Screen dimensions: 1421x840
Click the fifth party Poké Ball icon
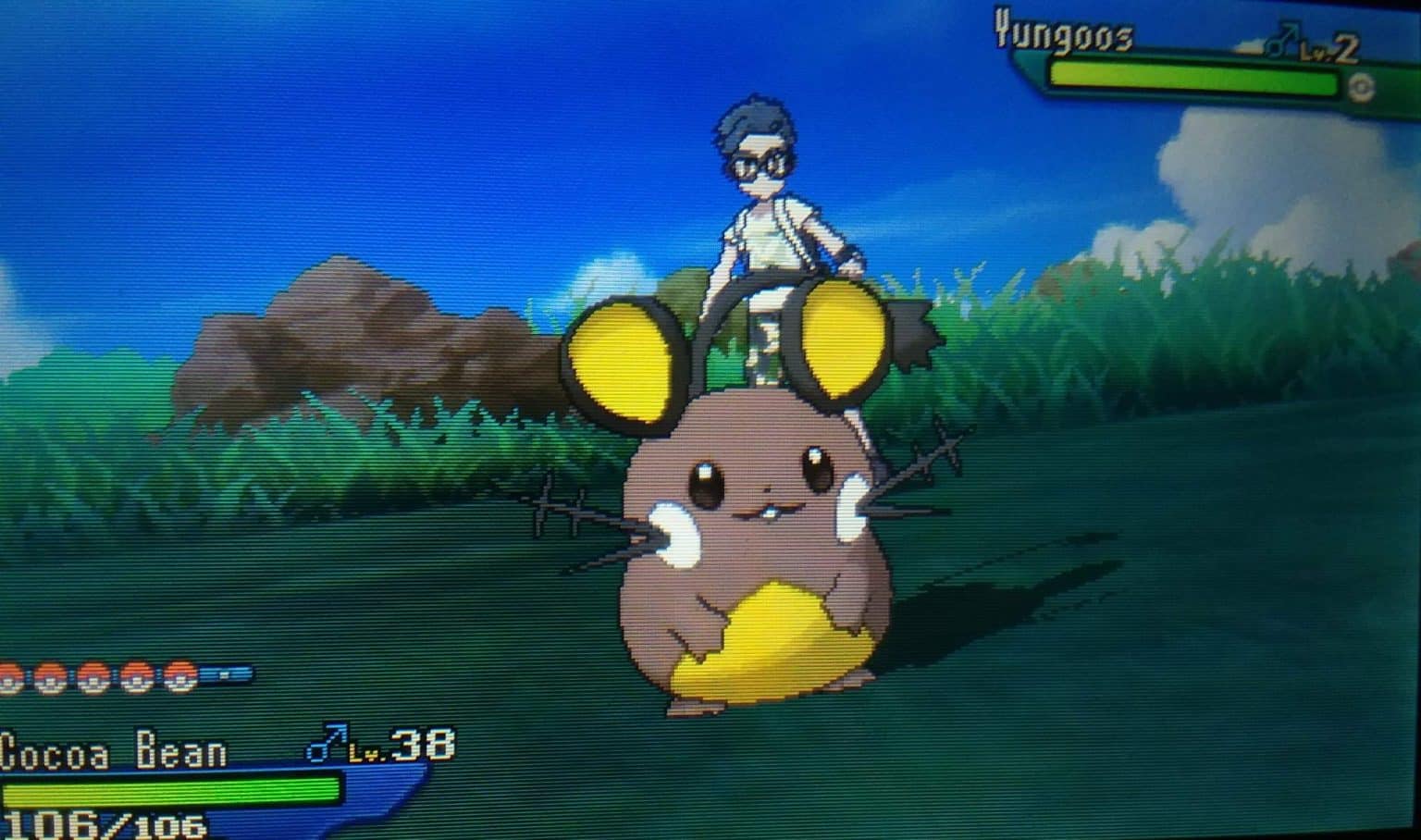click(179, 677)
